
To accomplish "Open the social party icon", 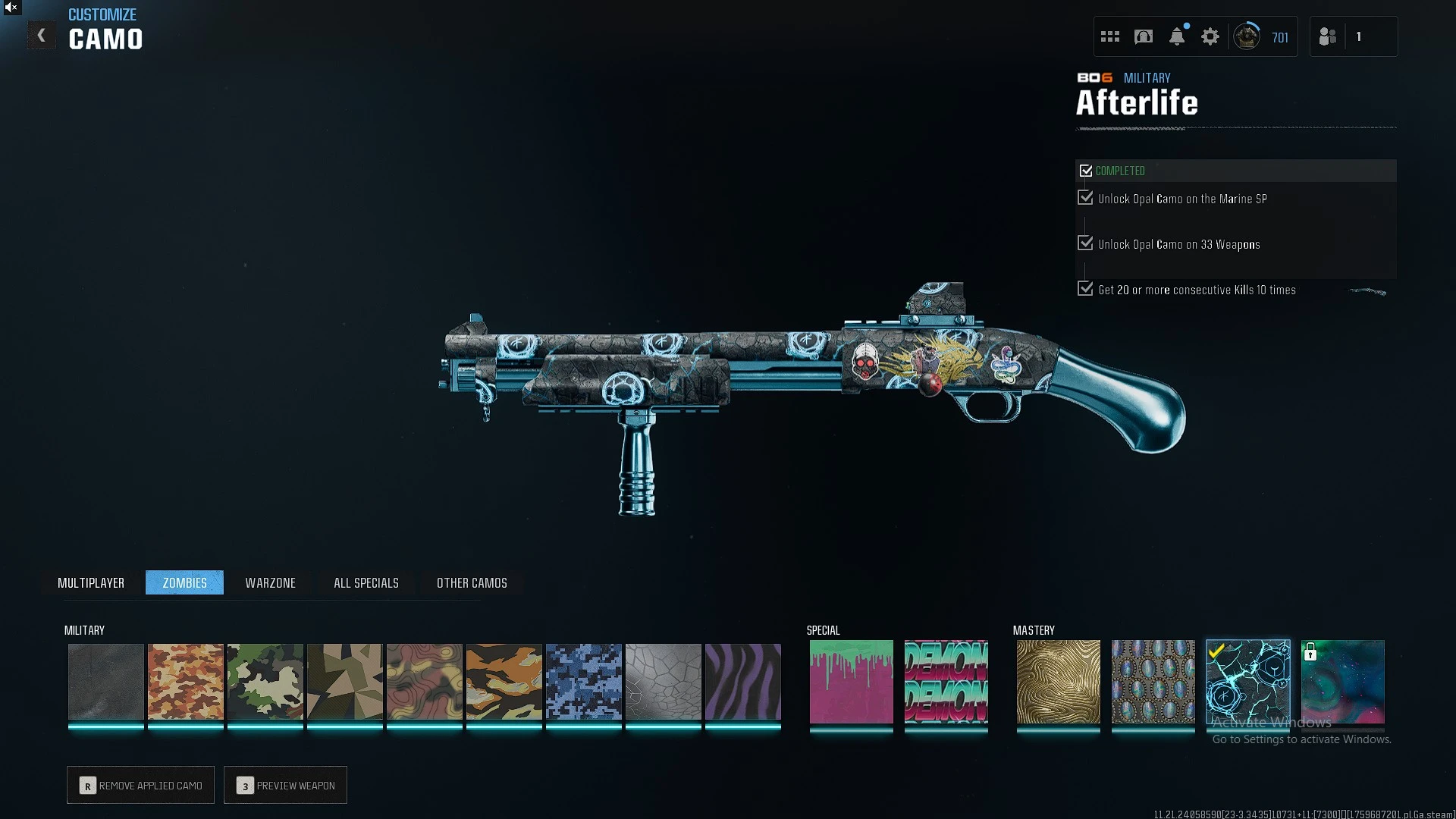I will coord(1328,36).
